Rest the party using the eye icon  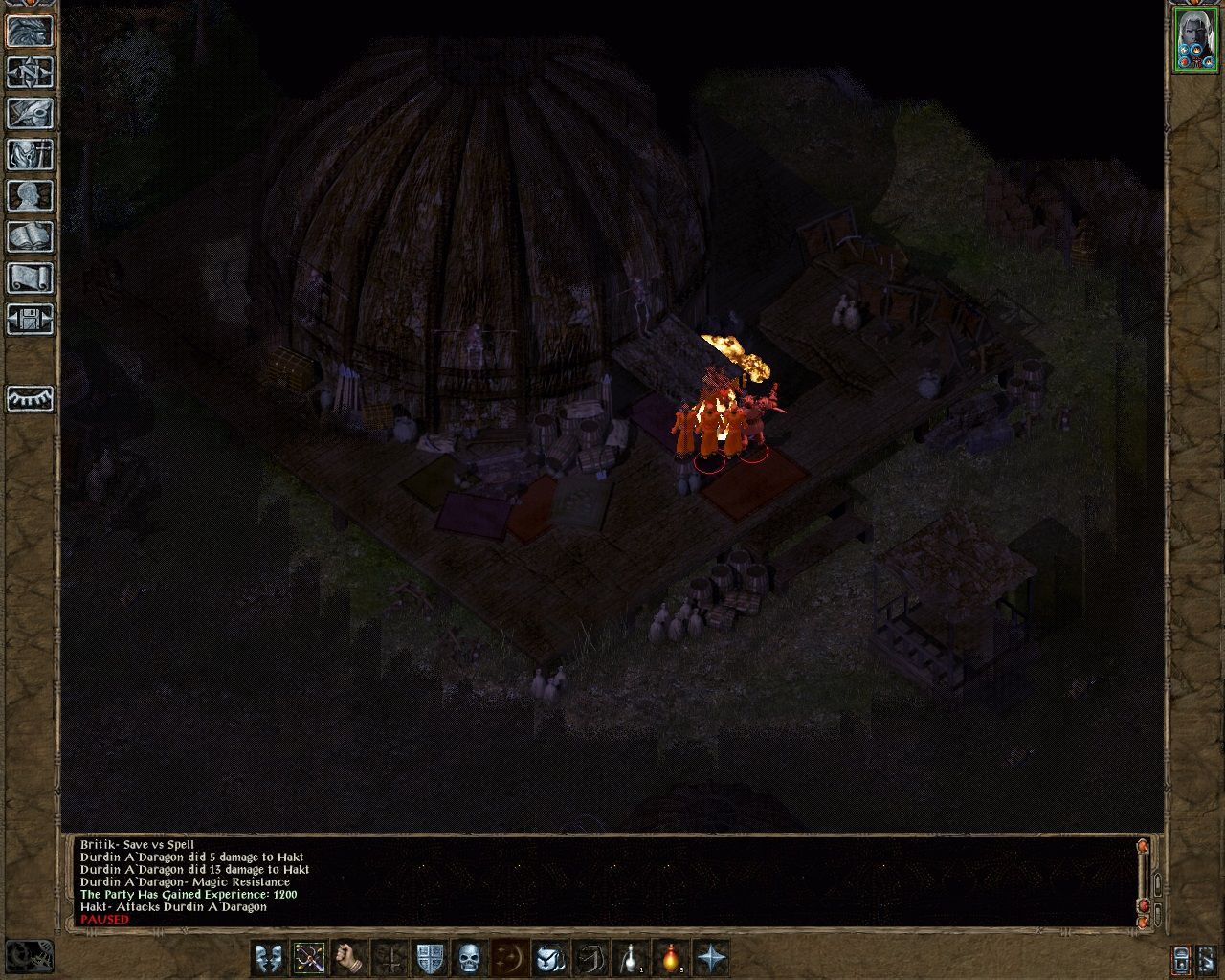29,399
